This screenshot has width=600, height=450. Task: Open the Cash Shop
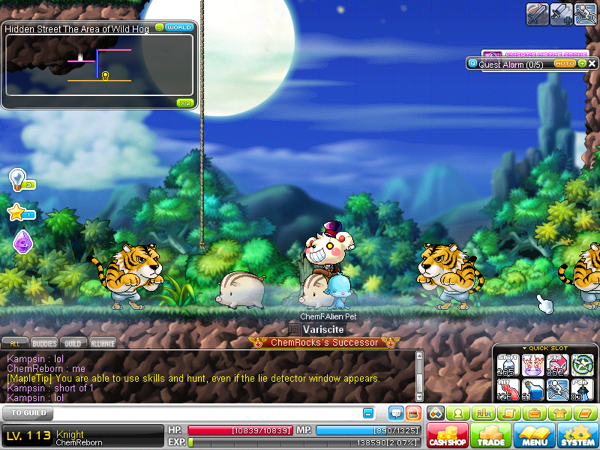click(447, 435)
